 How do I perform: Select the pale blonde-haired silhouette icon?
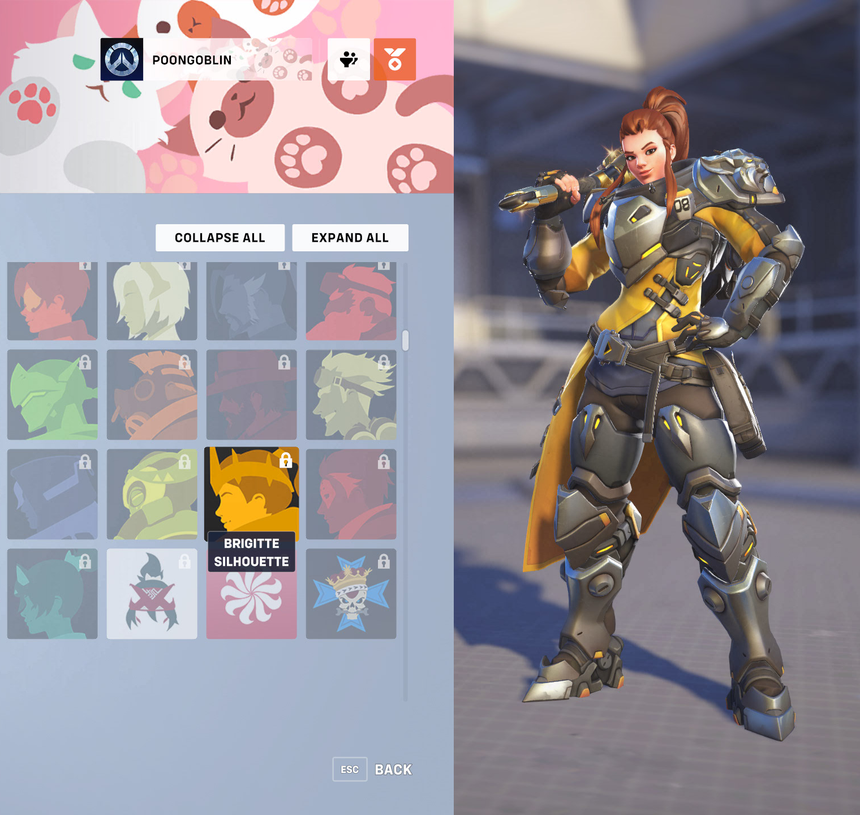(152, 301)
